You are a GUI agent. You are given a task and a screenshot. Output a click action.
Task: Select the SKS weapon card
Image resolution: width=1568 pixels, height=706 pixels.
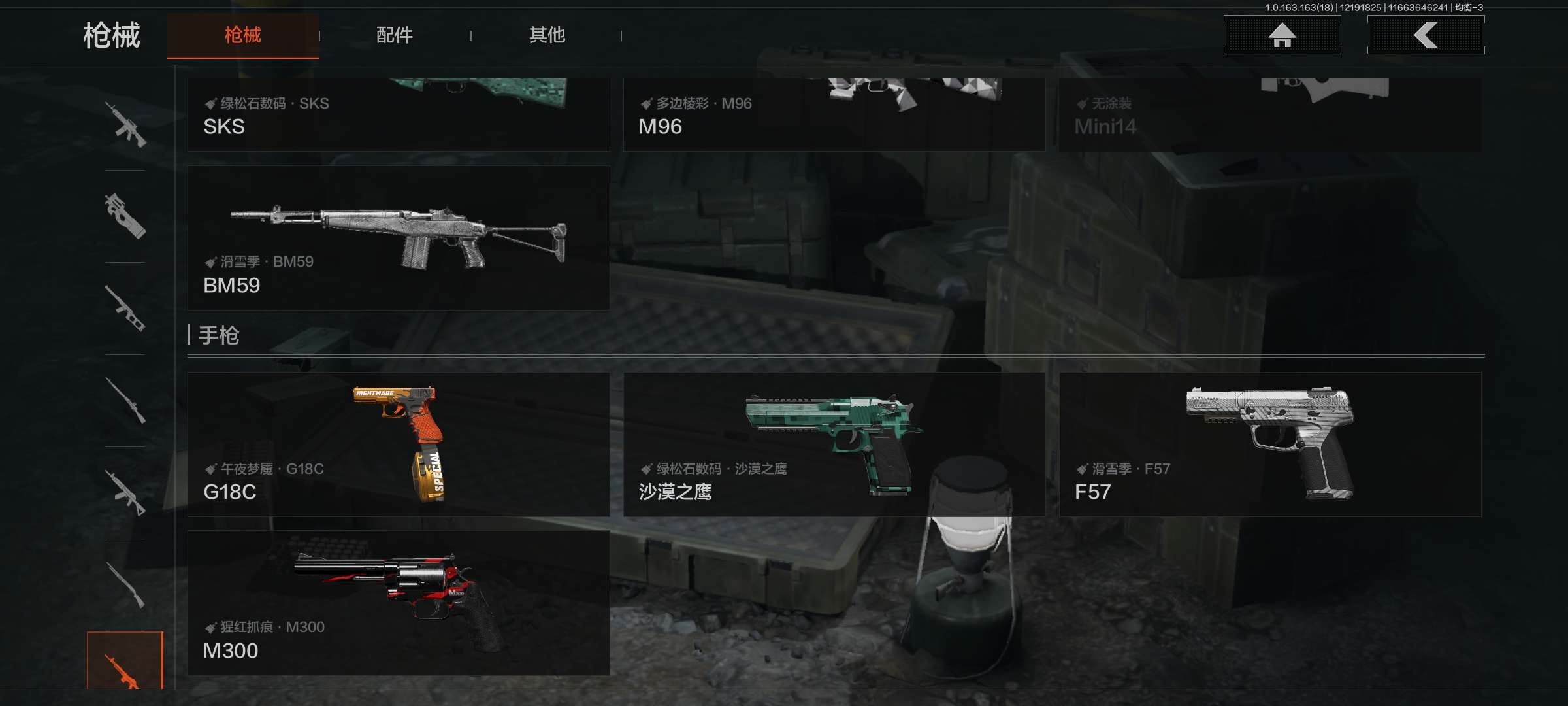[398, 115]
